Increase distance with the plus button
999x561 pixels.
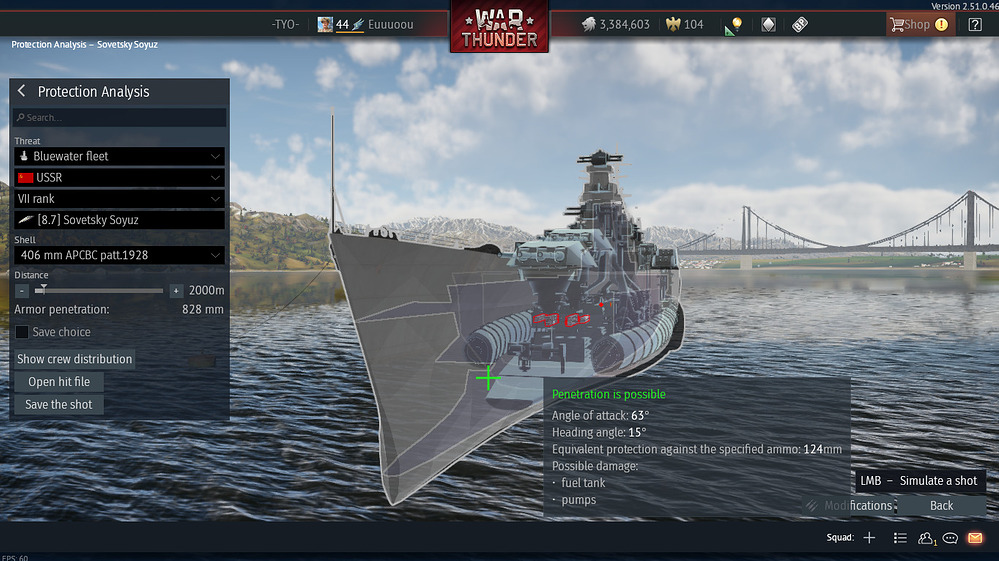tap(176, 291)
